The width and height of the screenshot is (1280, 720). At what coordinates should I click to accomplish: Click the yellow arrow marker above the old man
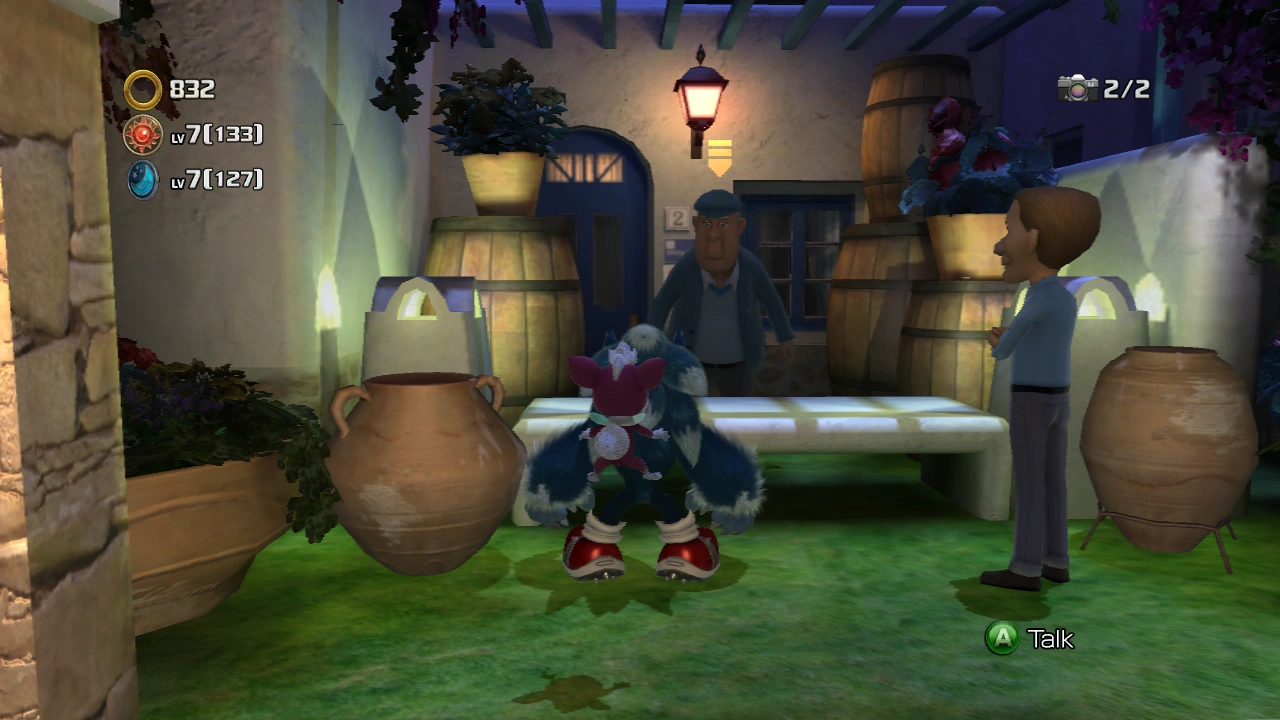pyautogui.click(x=719, y=157)
